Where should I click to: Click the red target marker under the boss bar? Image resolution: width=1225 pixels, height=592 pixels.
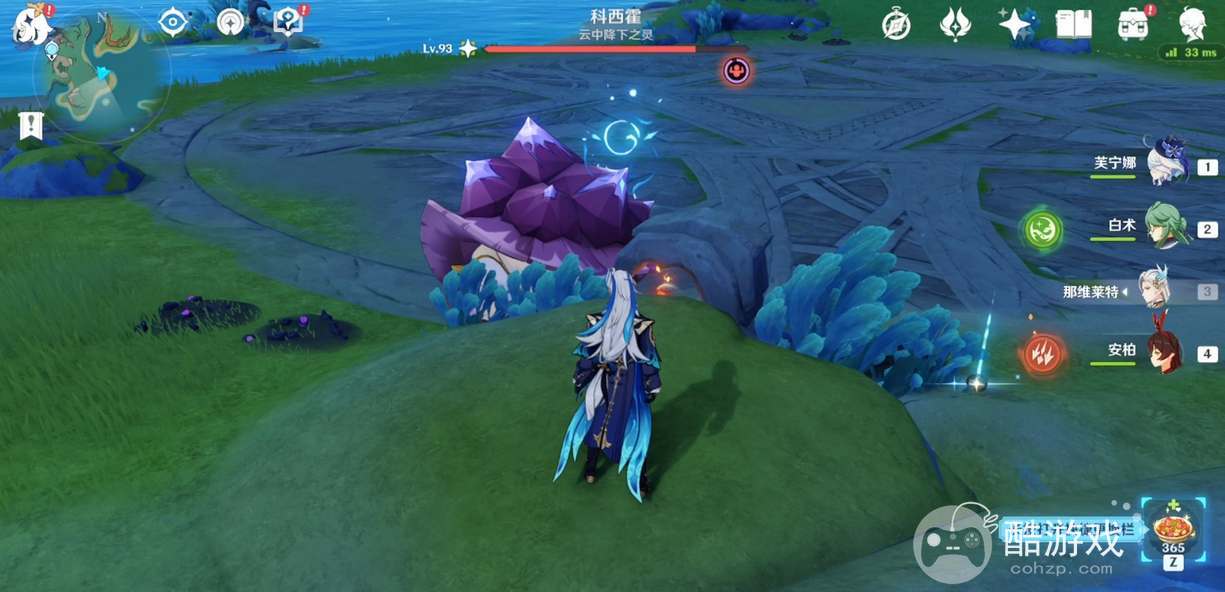point(737,70)
